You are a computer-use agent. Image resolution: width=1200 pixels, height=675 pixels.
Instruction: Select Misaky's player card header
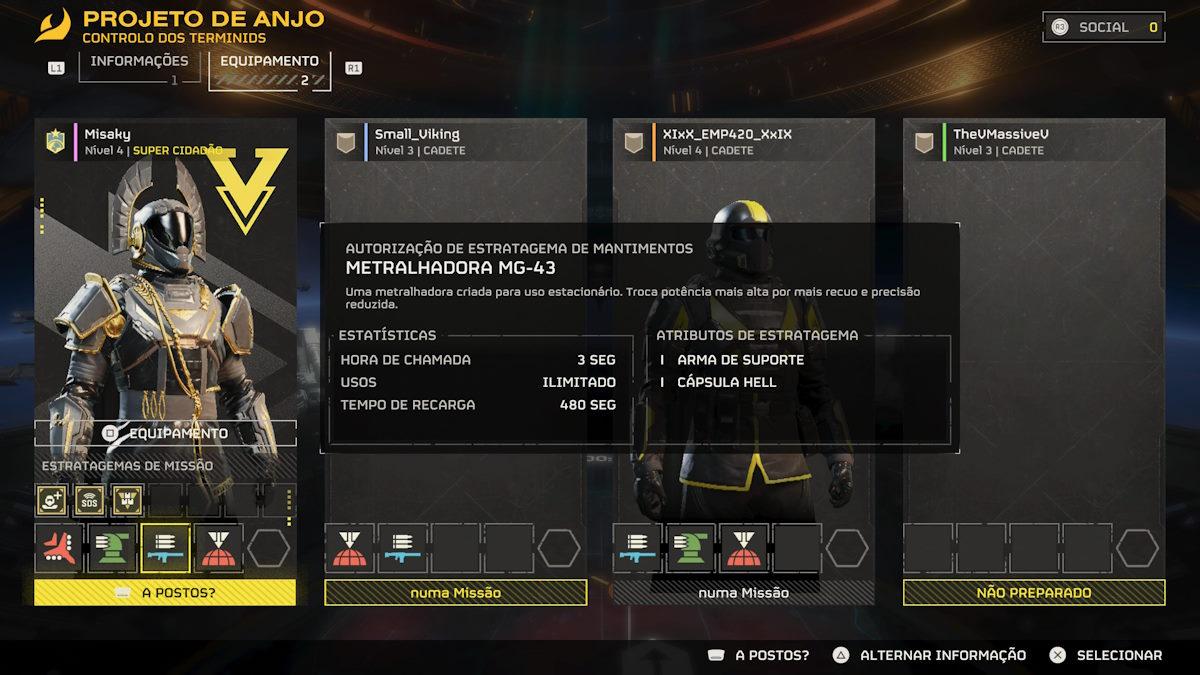[x=107, y=134]
